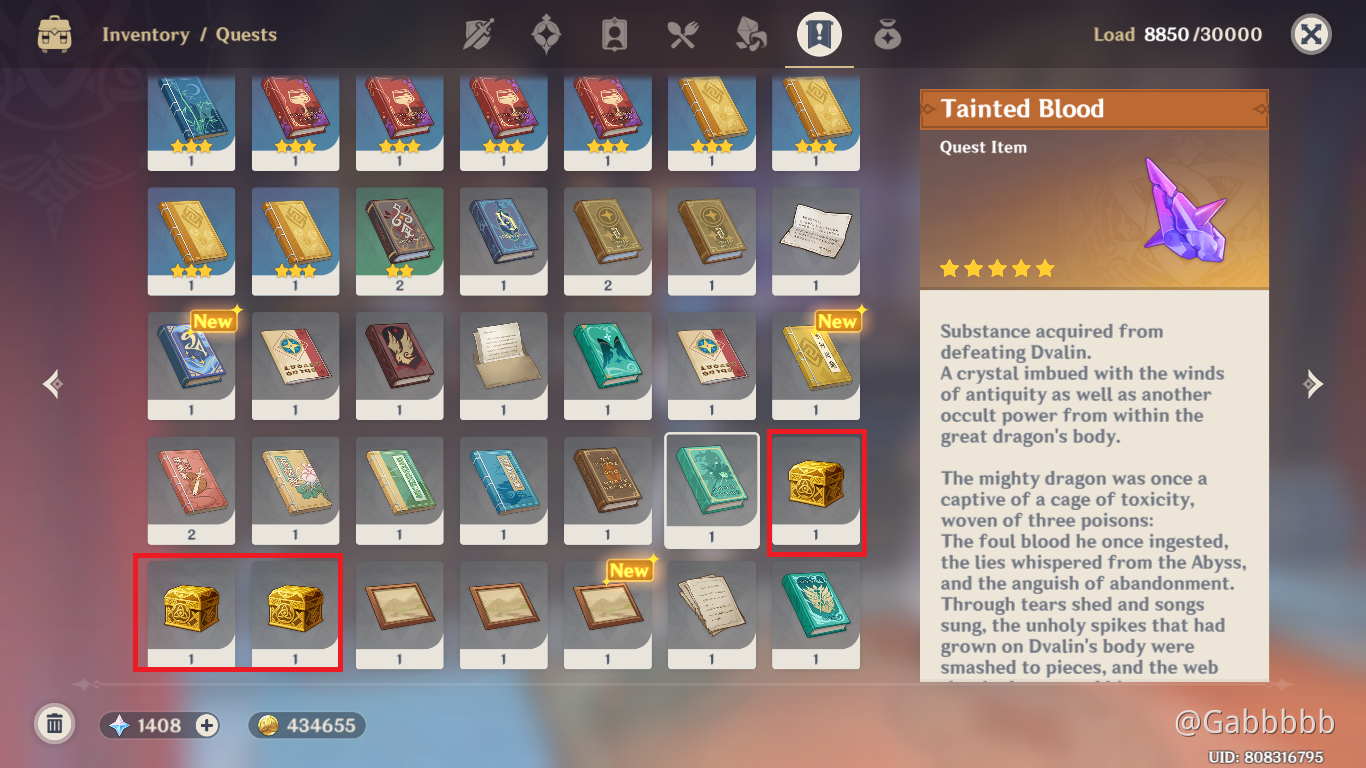The image size is (1366, 768).
Task: Open the Character Development Items category
Action: [613, 33]
